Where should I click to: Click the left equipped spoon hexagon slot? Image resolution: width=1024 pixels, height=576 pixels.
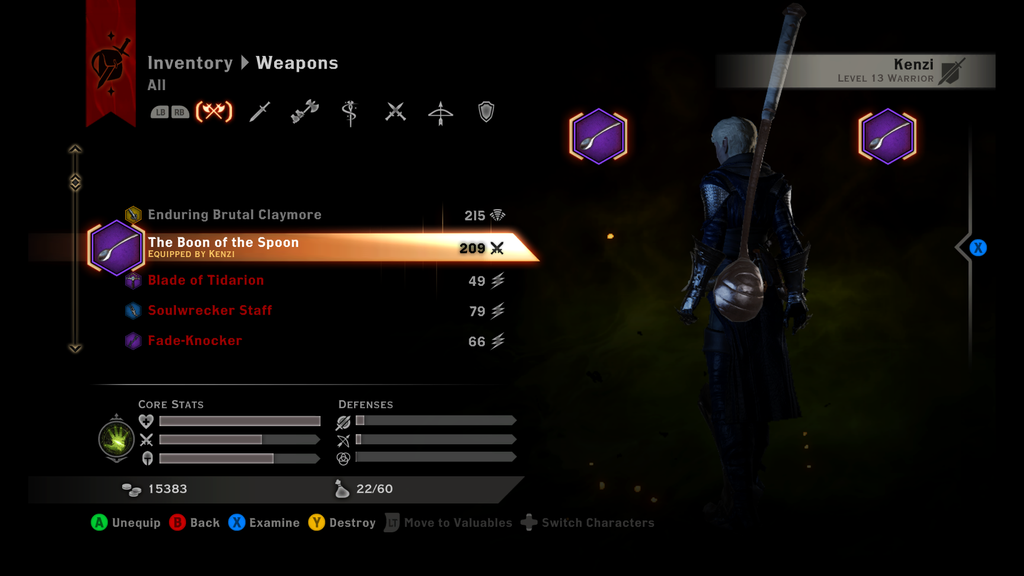(x=598, y=137)
